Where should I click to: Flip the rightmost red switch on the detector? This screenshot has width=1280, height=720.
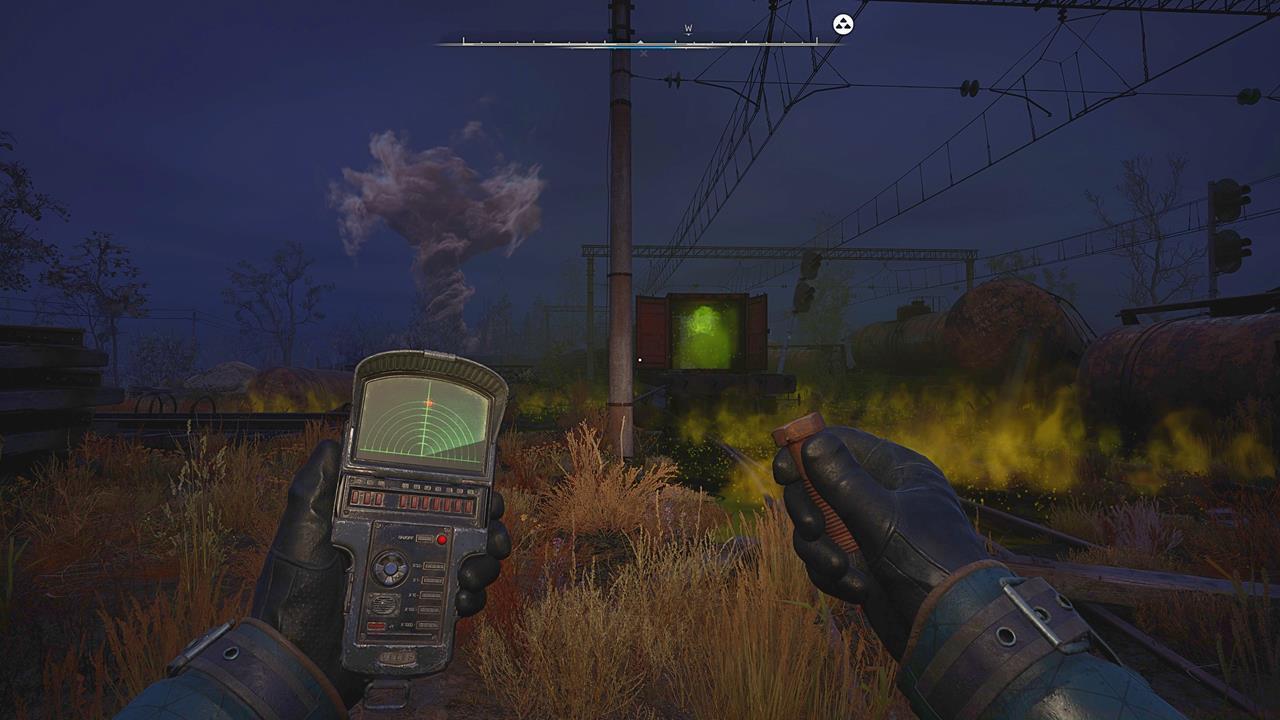pyautogui.click(x=468, y=505)
